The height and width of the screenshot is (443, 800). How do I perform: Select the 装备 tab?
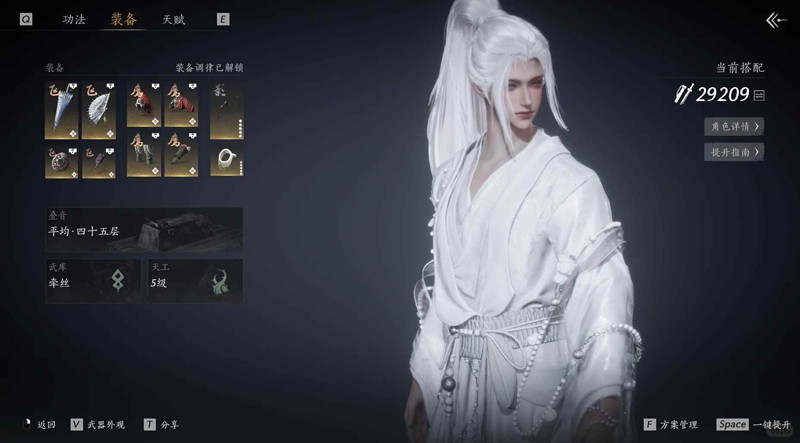[x=124, y=19]
